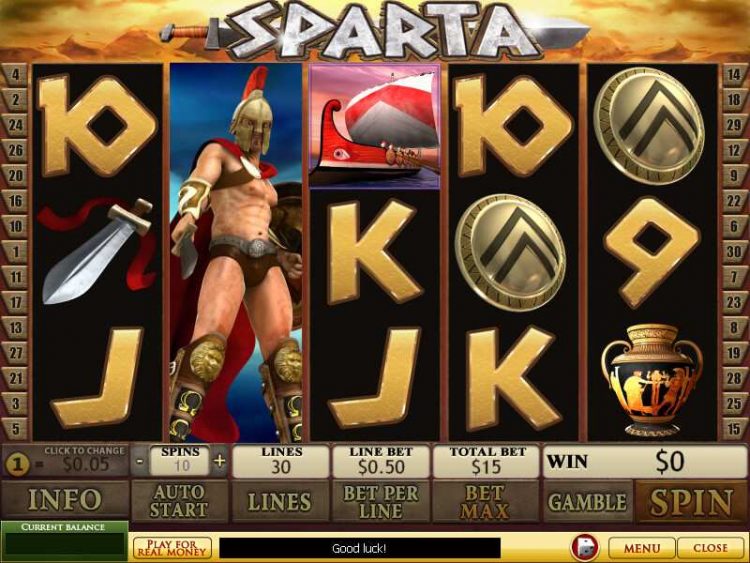Screen dimensions: 750x563
Task: Activate Auto Start spins
Action: [x=180, y=501]
